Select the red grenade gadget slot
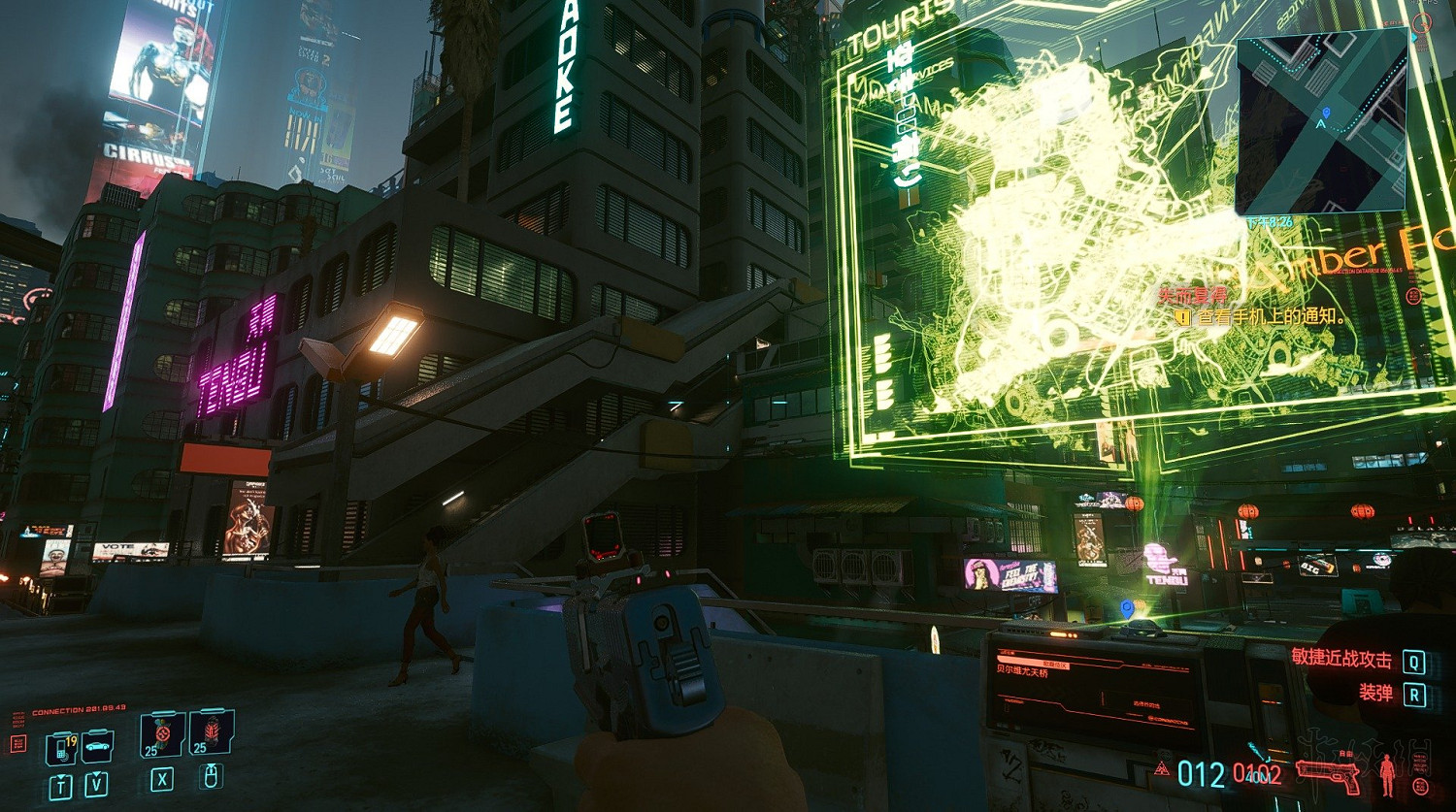Image resolution: width=1456 pixels, height=812 pixels. 211,732
